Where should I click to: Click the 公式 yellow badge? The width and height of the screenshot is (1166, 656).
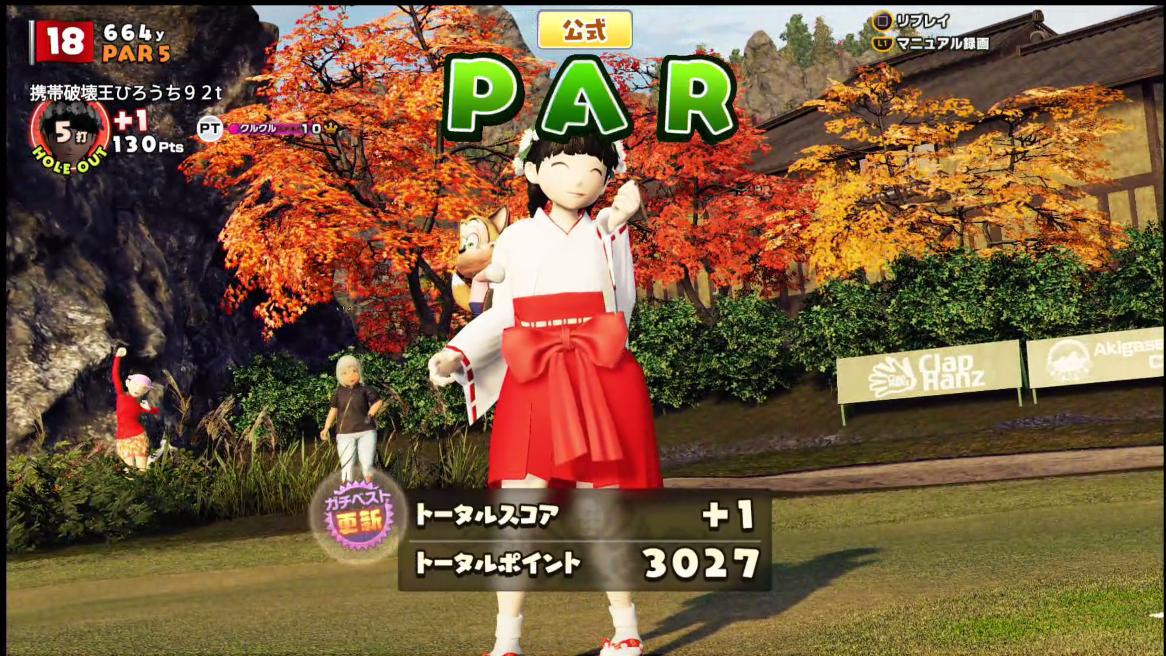point(585,30)
